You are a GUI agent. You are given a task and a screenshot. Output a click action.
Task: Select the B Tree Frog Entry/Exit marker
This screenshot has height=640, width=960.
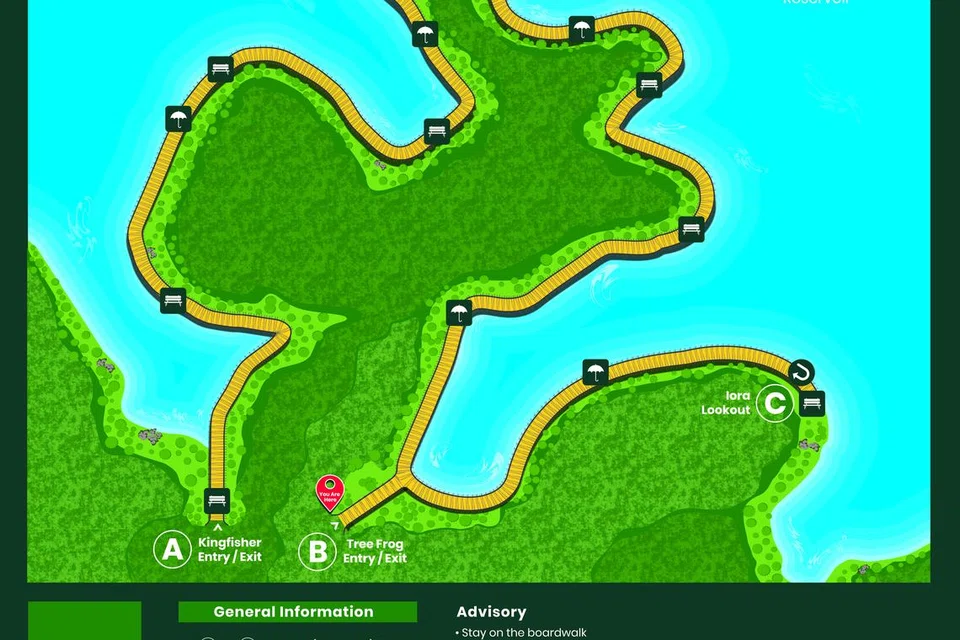tap(318, 550)
